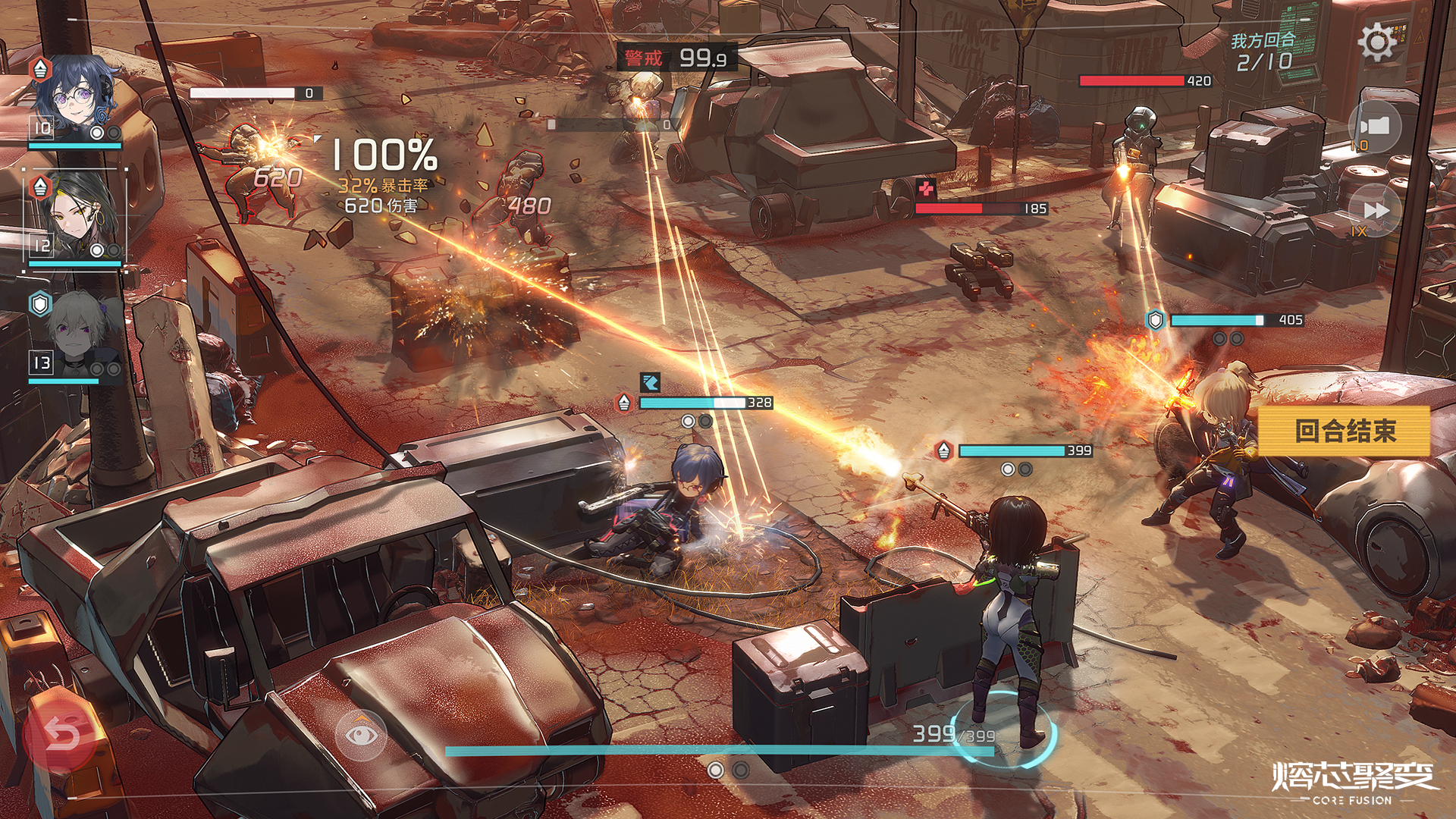Open settings with the gear icon
Viewport: 1456px width, 819px height.
coord(1376,42)
